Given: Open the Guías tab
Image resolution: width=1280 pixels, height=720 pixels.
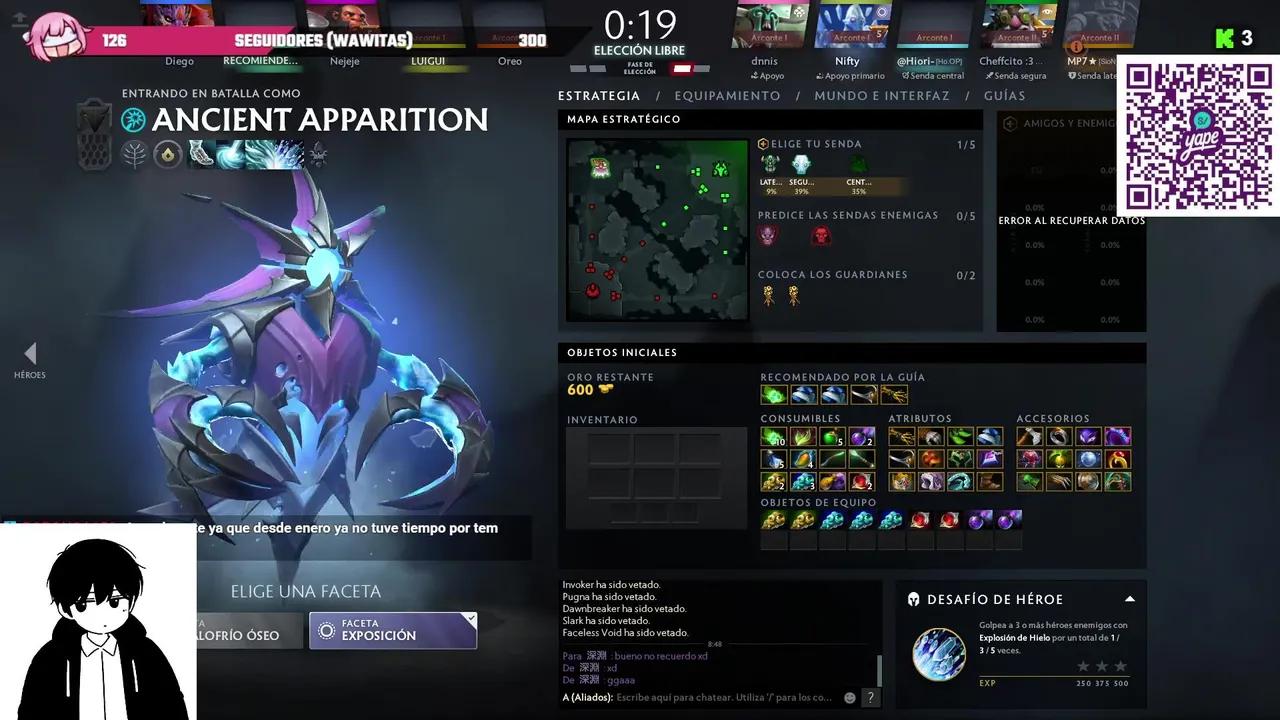Looking at the screenshot, I should click(x=1005, y=95).
